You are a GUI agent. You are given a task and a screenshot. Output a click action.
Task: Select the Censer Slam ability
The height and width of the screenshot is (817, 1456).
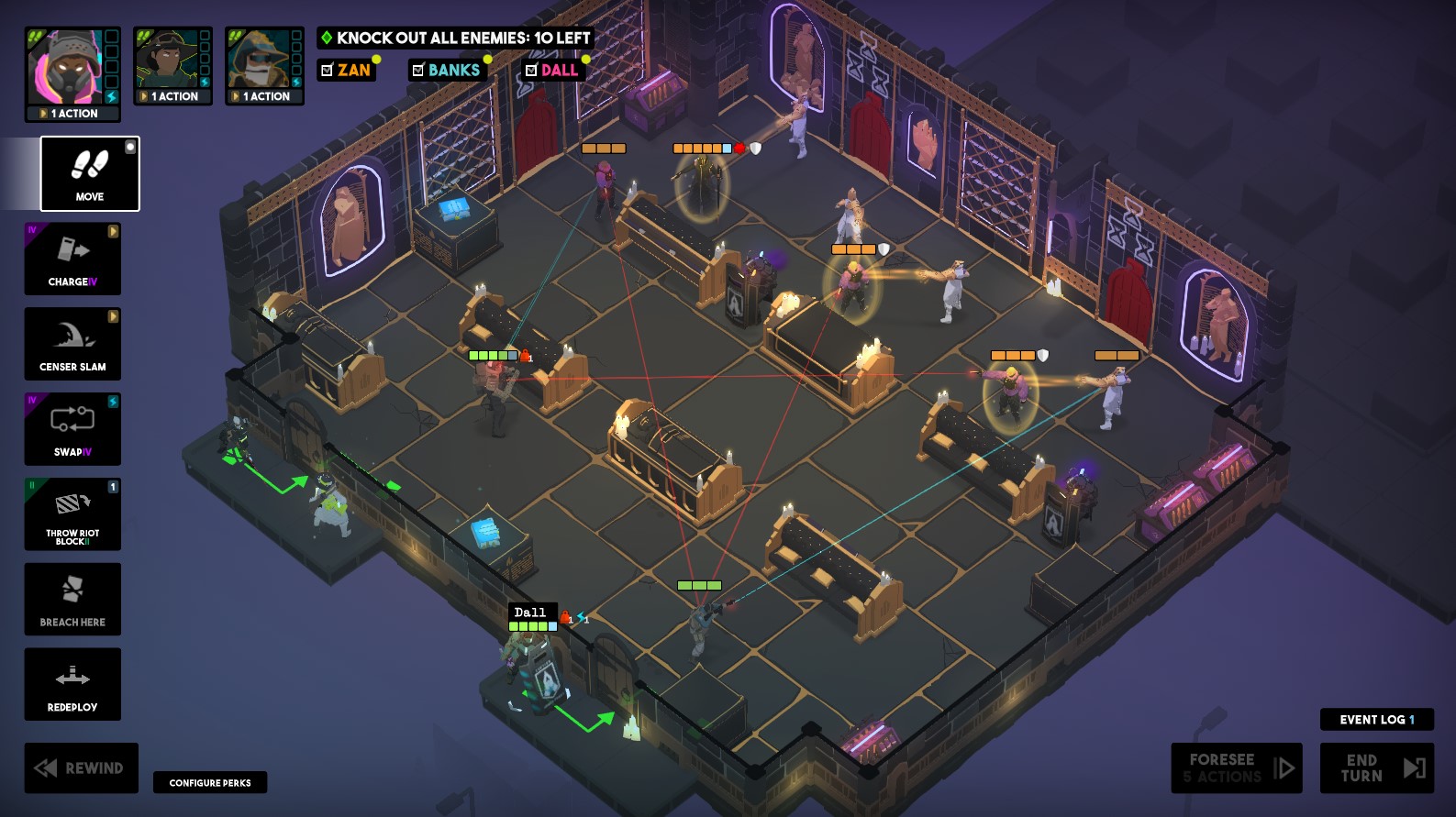coord(72,344)
